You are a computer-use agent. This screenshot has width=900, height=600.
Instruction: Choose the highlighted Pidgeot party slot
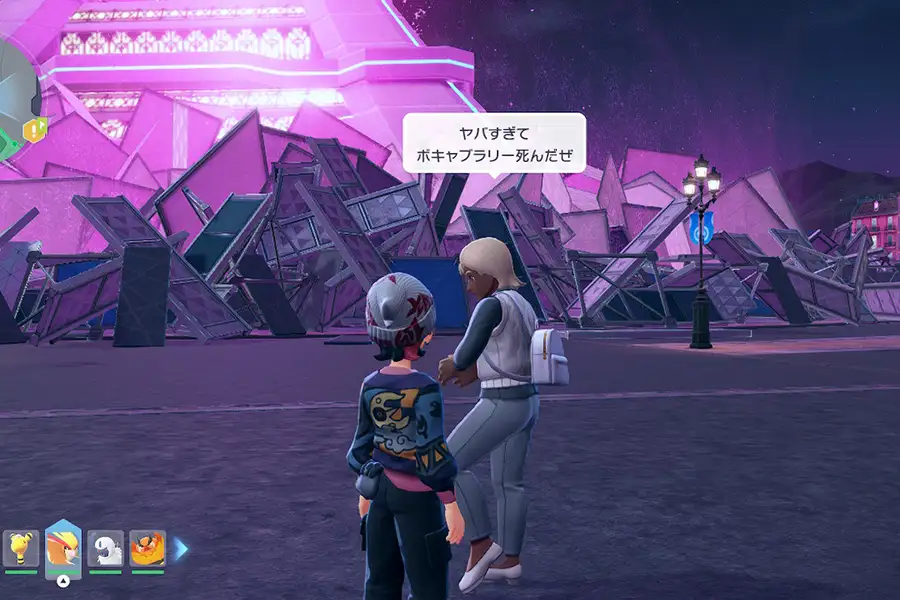63,548
